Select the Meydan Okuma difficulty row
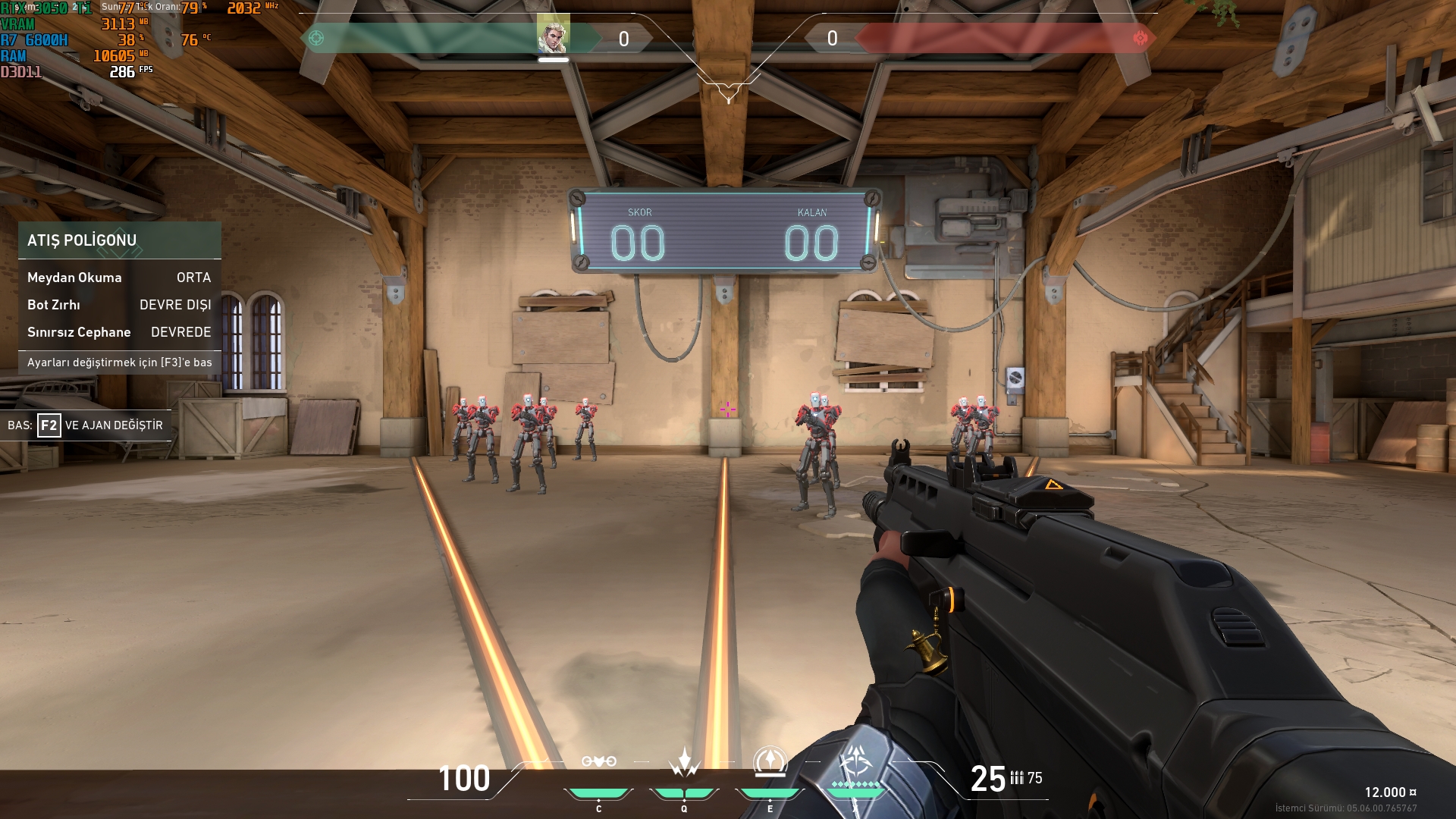The width and height of the screenshot is (1456, 819). tap(119, 278)
